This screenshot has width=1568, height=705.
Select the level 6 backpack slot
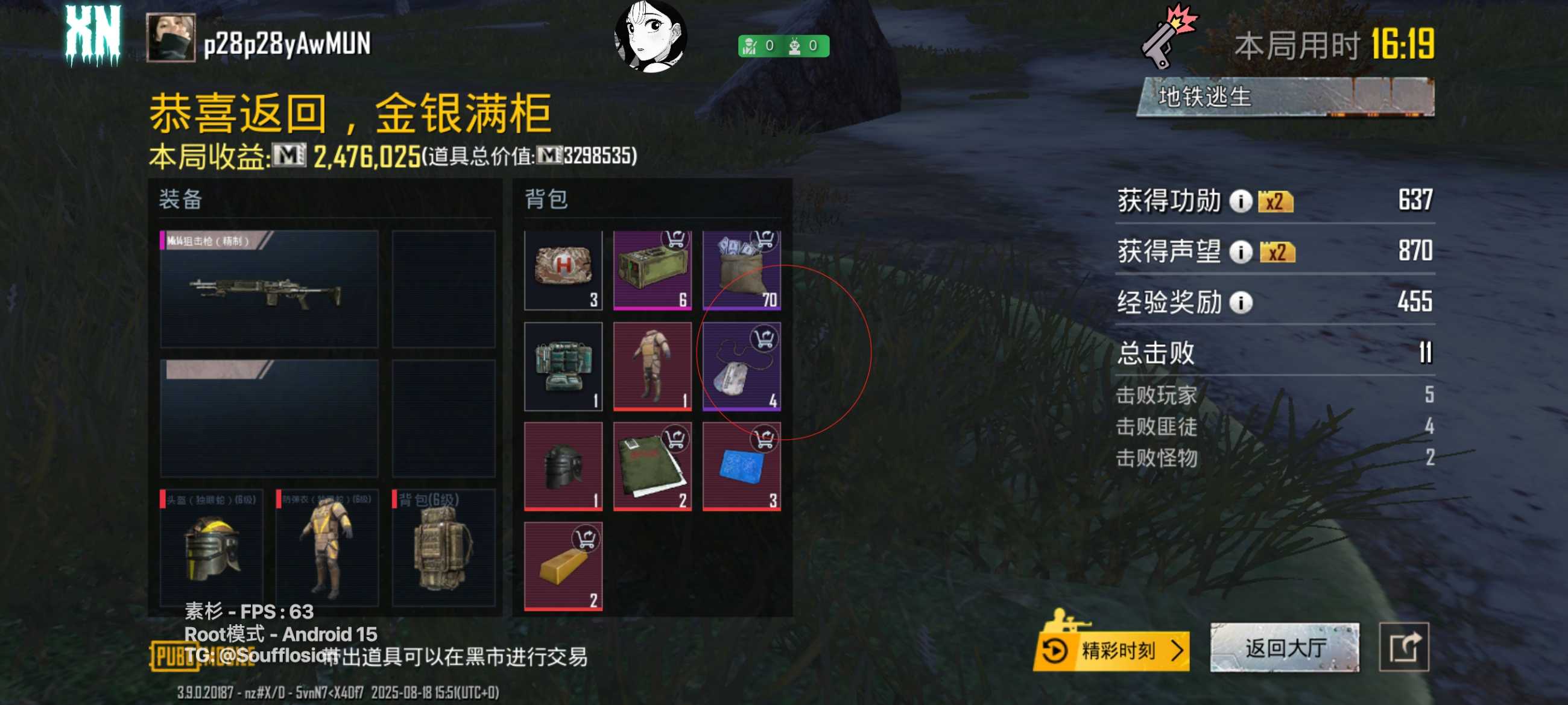click(443, 548)
